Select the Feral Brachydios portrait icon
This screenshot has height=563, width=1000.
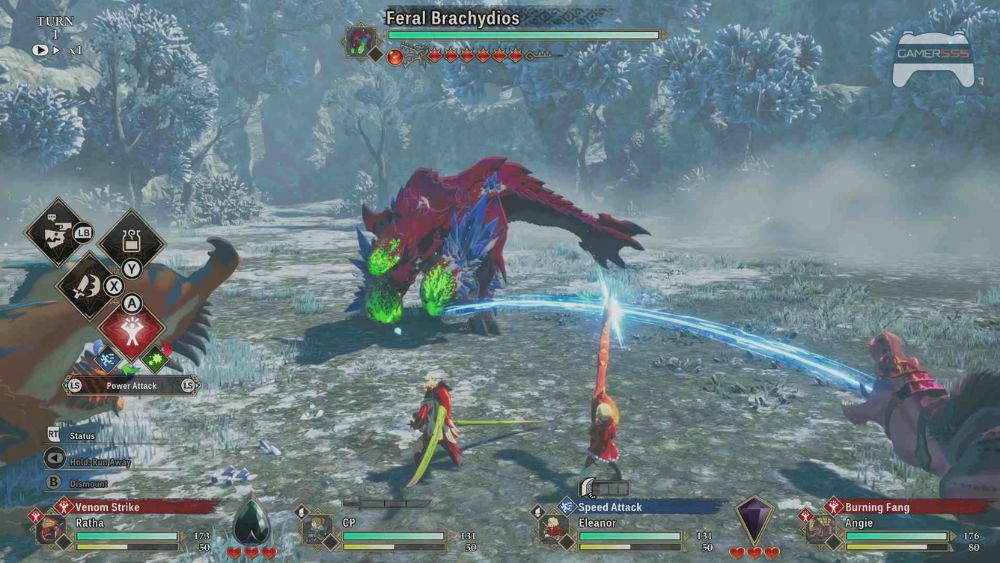coord(359,41)
